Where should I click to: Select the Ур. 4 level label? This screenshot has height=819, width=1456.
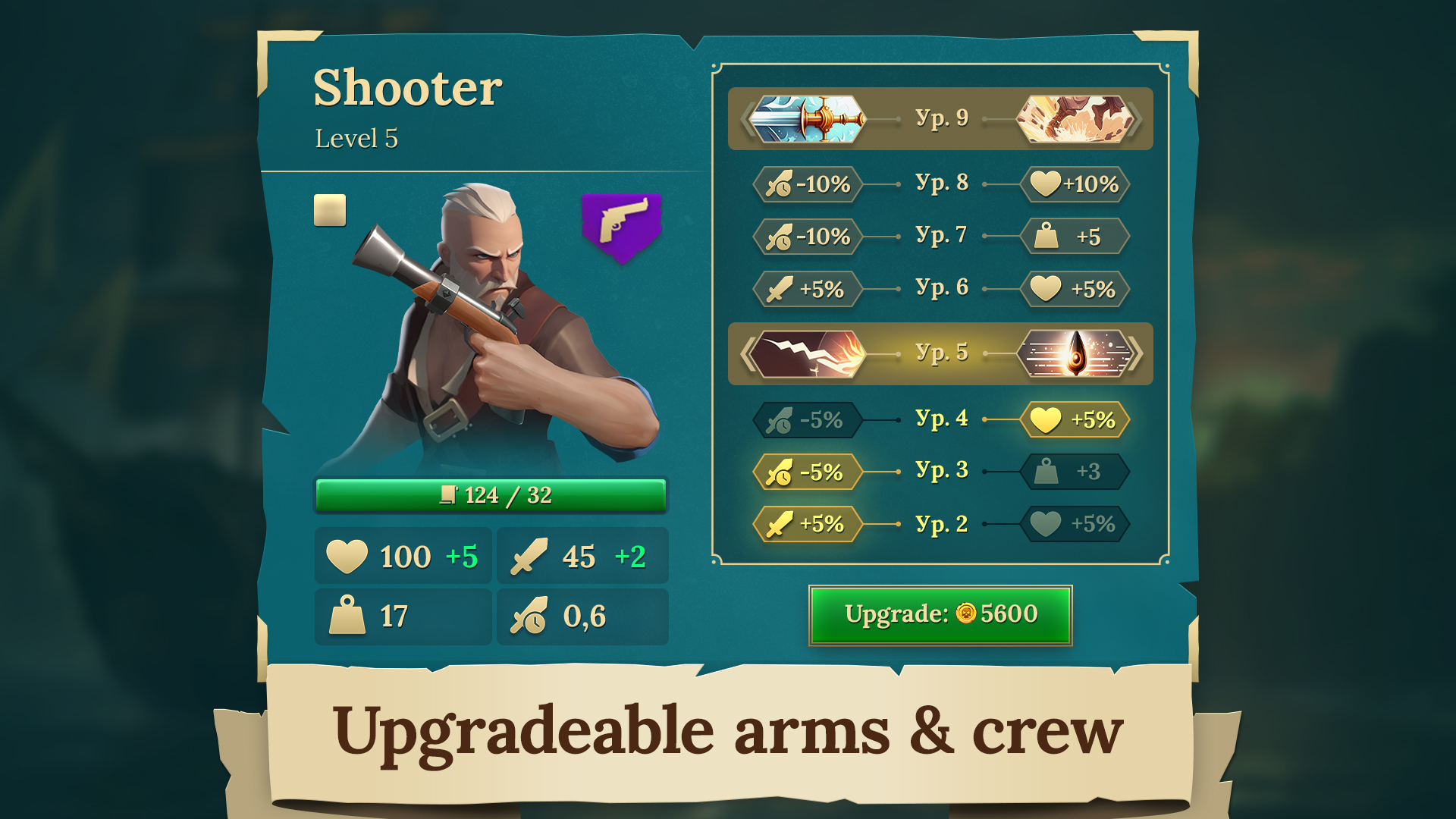pyautogui.click(x=940, y=418)
